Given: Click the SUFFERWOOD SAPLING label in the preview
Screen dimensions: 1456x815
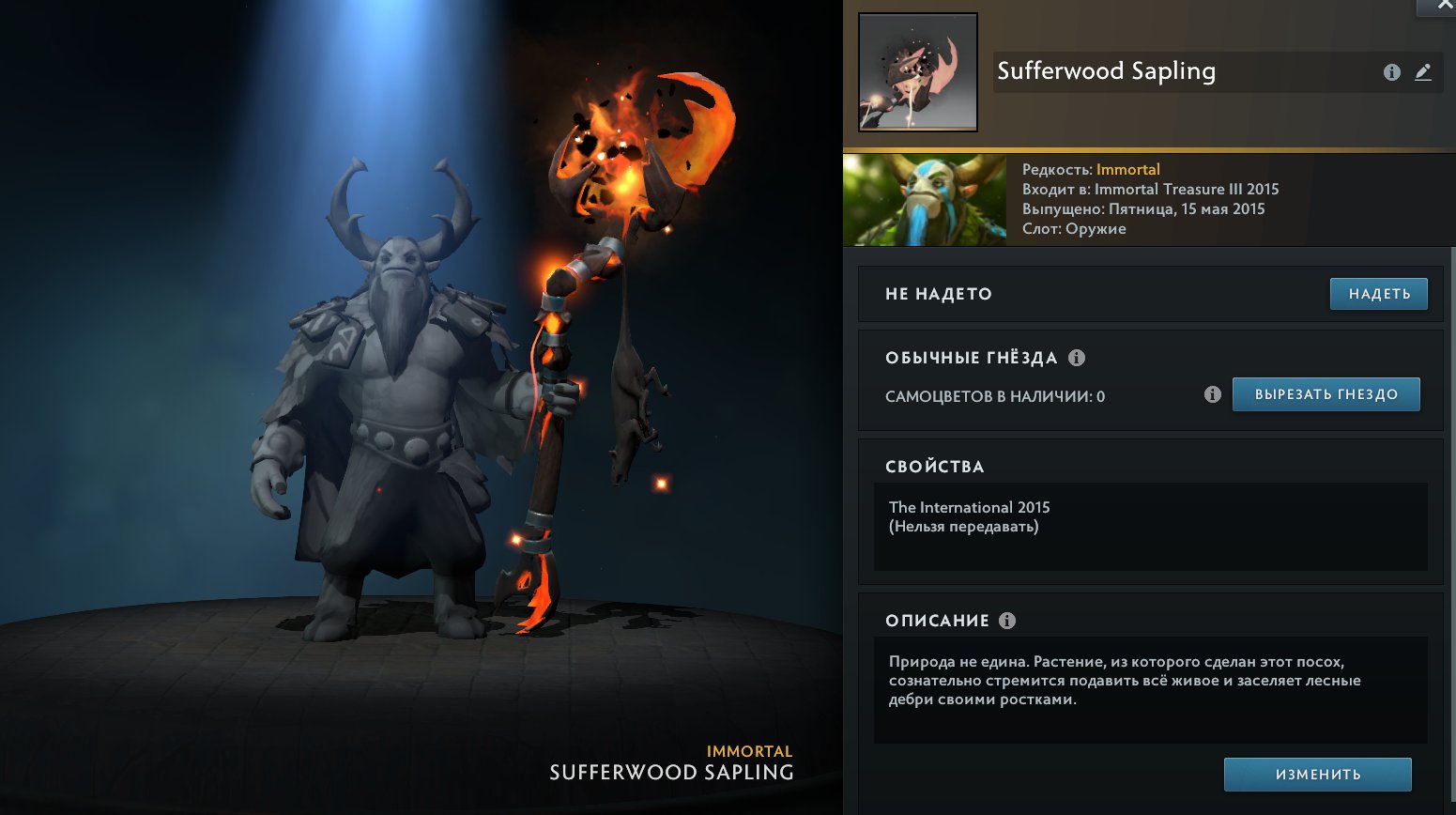Looking at the screenshot, I should (x=670, y=772).
